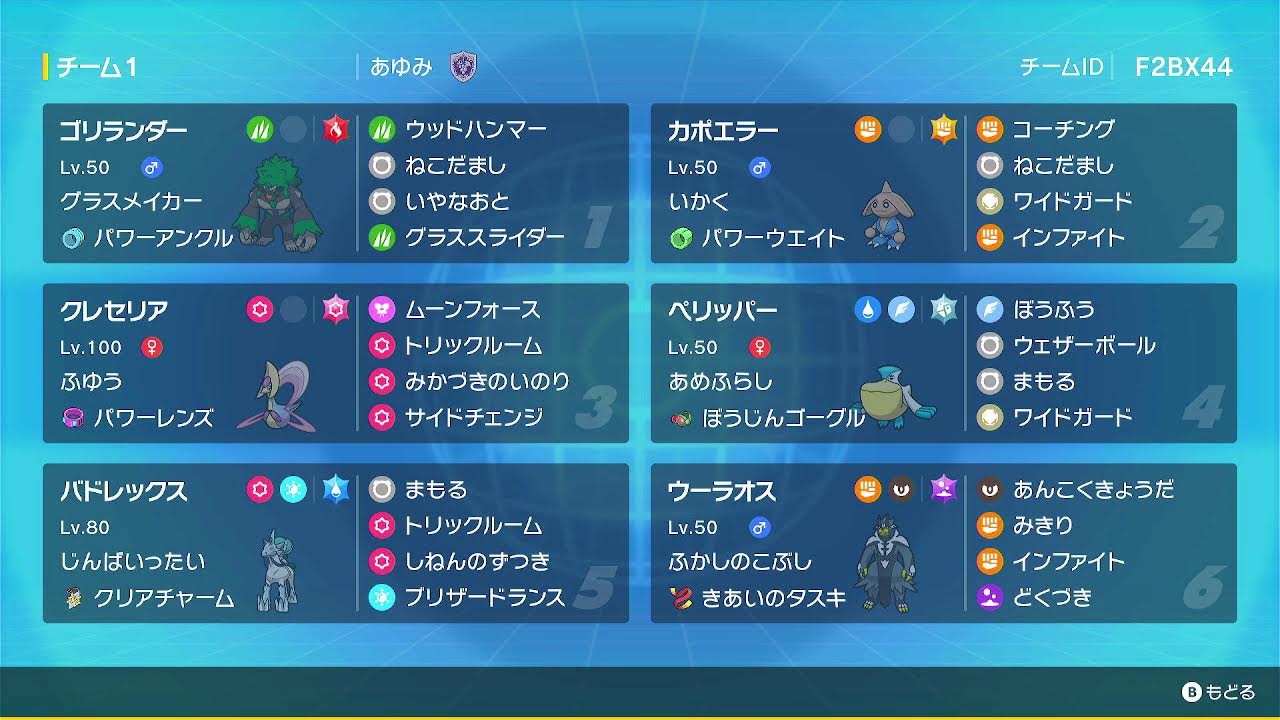Select the Dark type icon beside あんこくきょうだ
The height and width of the screenshot is (720, 1280).
point(989,491)
